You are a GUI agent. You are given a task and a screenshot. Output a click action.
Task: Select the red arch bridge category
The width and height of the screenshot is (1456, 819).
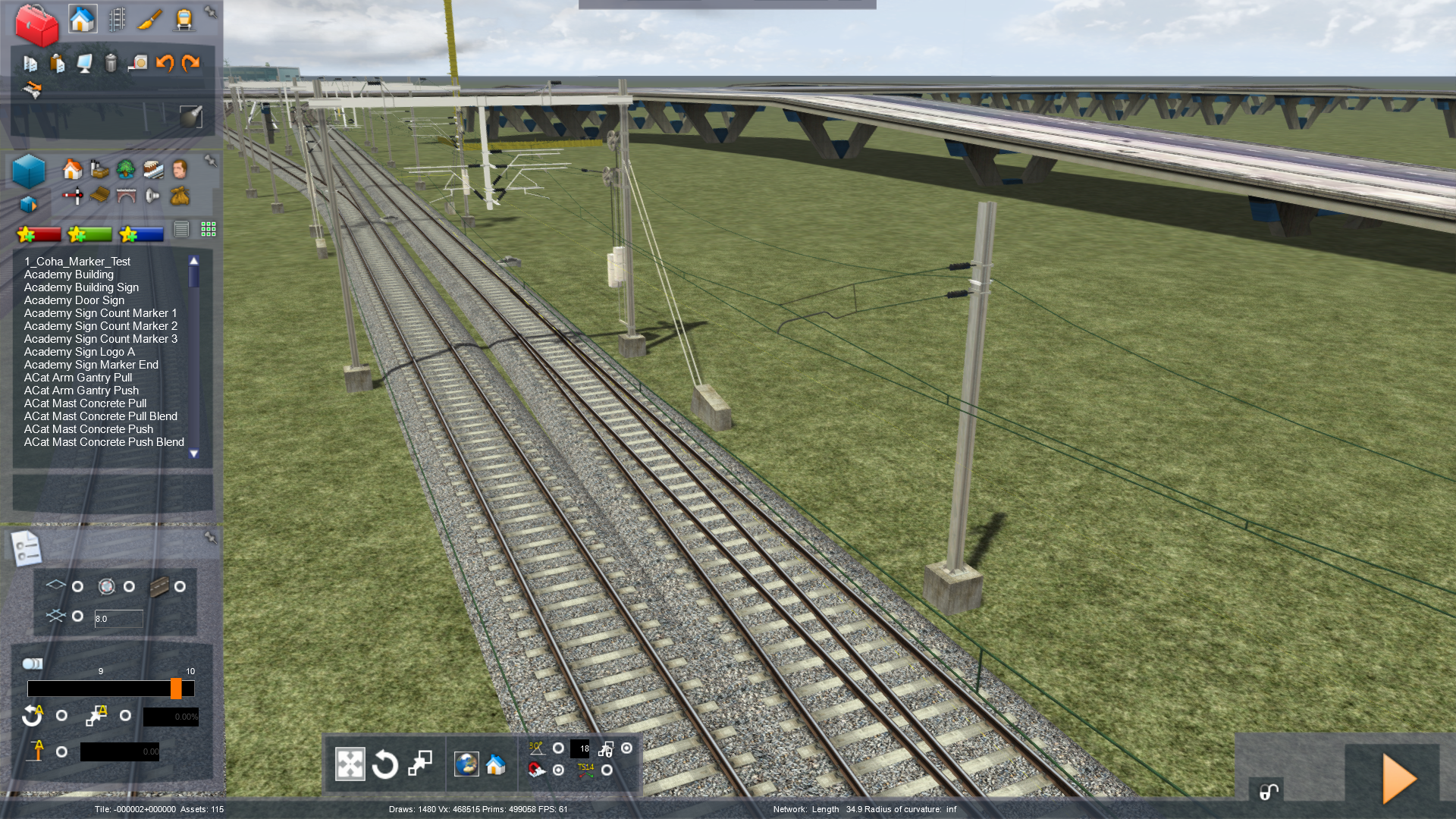(x=126, y=196)
